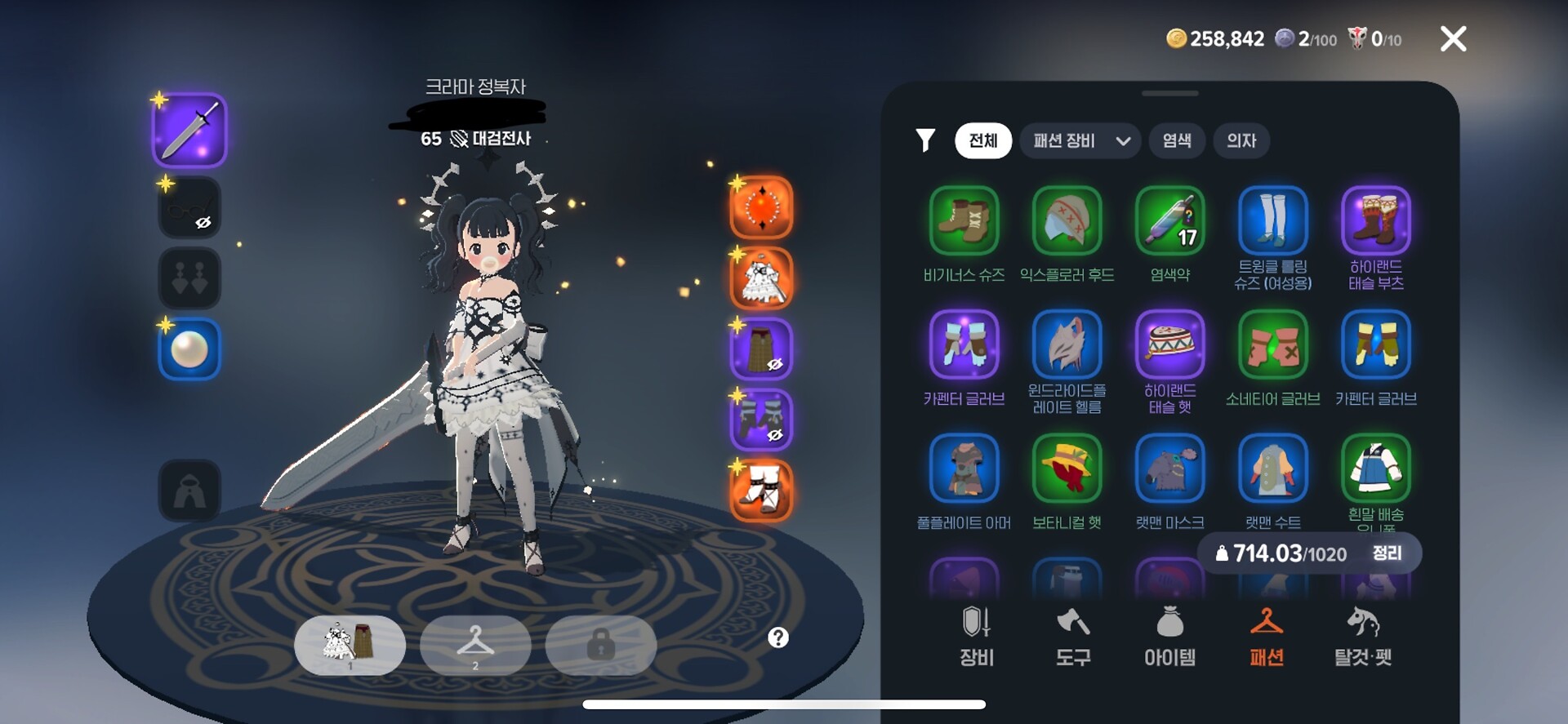Open the 탈것·펫 mounts and pets tab
The width and height of the screenshot is (1568, 724).
(1362, 637)
